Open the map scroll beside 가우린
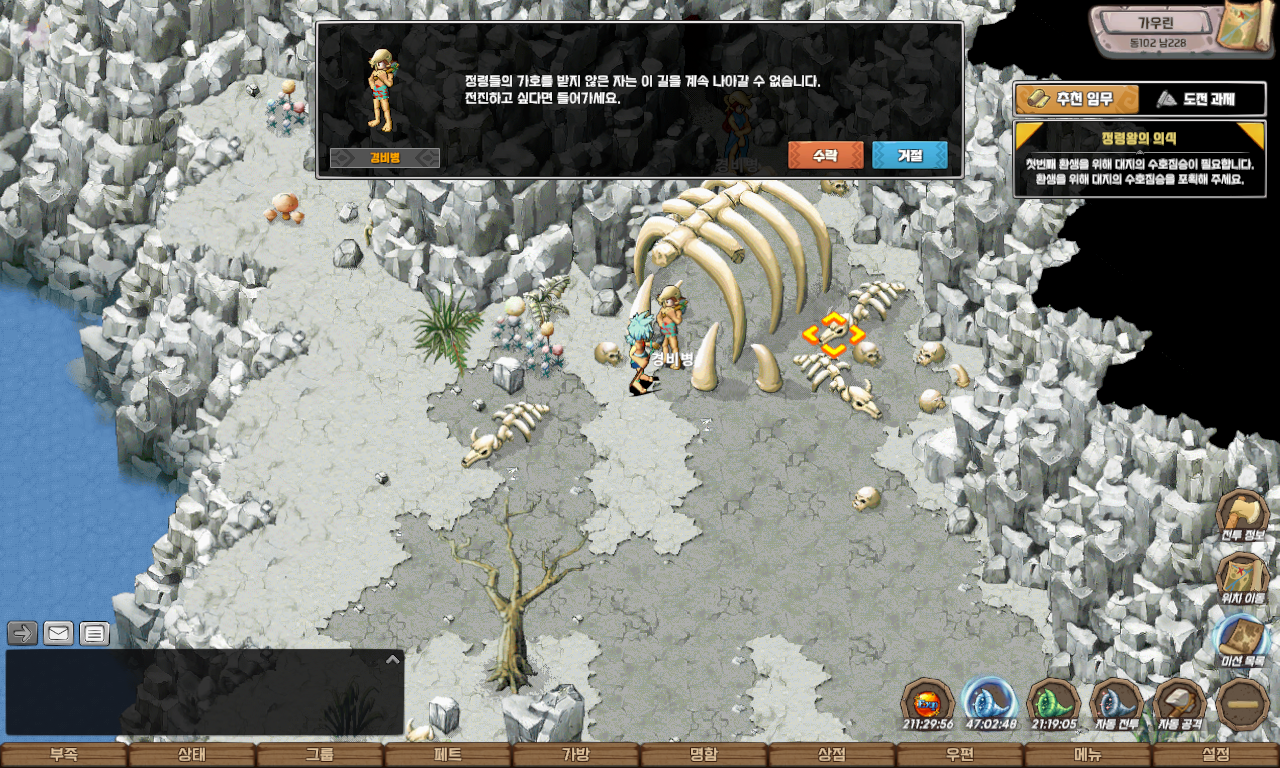 [1247, 30]
